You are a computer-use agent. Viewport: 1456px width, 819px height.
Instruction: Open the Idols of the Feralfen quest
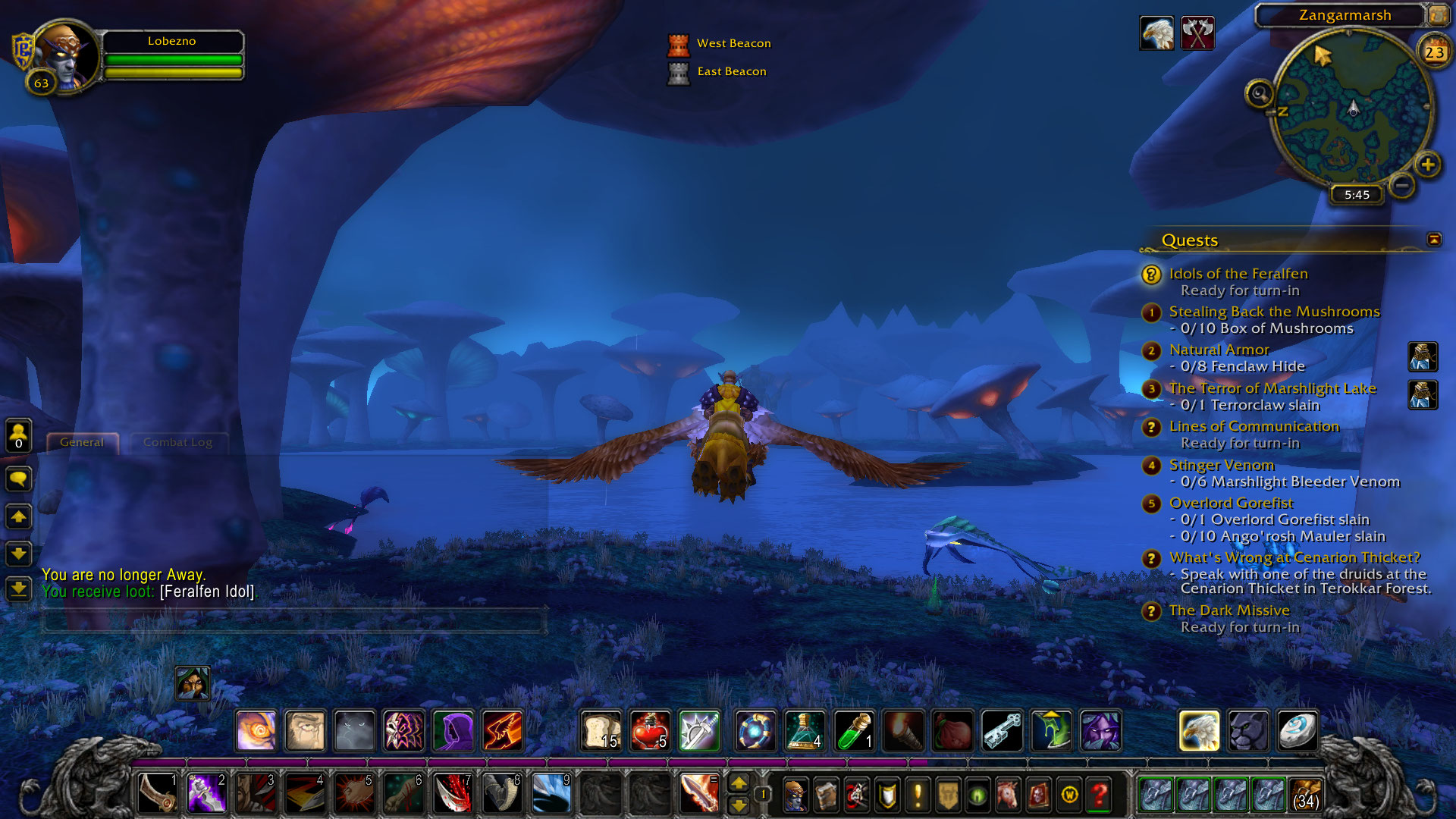(1238, 274)
